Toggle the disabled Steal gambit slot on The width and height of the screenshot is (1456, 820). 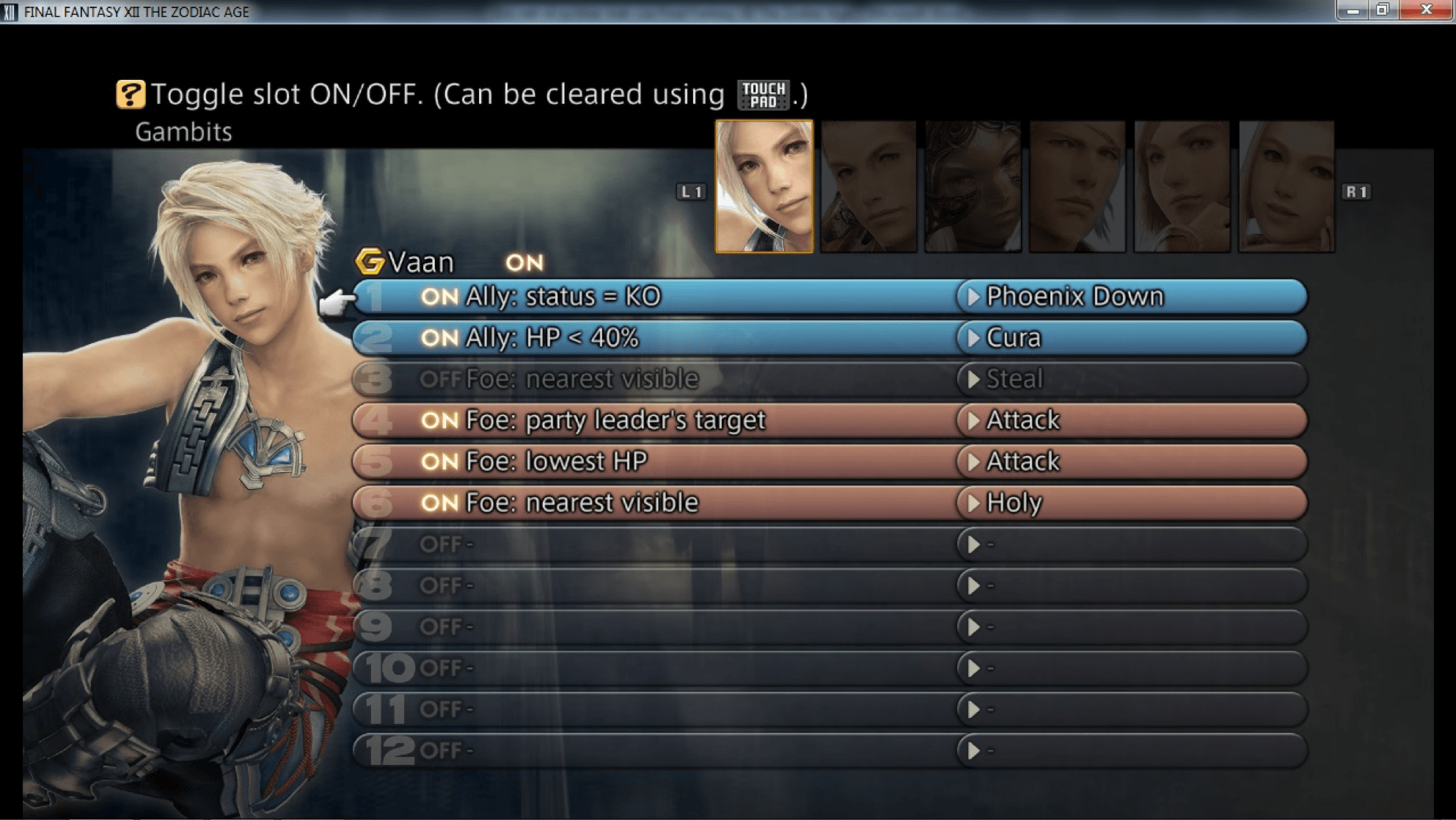pos(440,379)
